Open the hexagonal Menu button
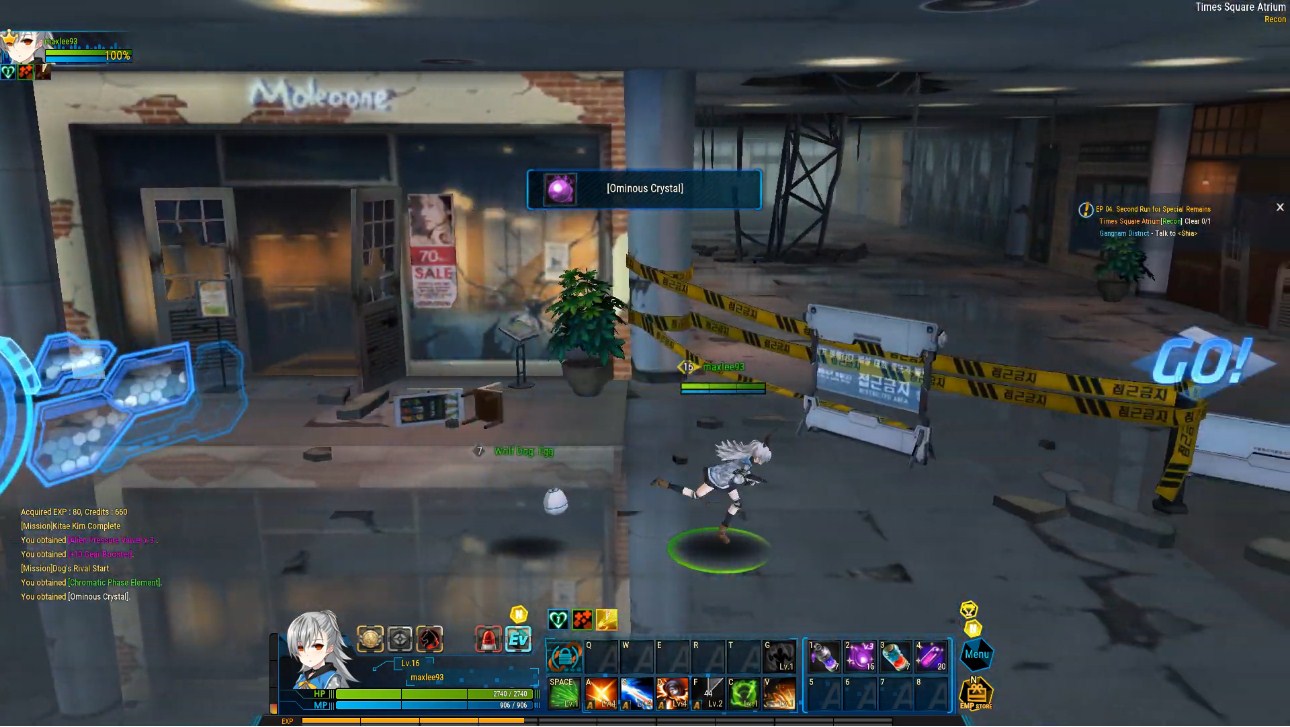Viewport: 1290px width, 727px height. point(977,656)
